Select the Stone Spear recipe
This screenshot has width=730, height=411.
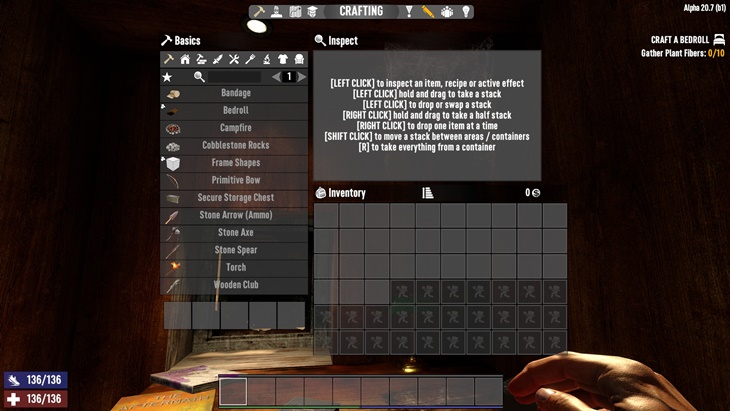point(235,250)
